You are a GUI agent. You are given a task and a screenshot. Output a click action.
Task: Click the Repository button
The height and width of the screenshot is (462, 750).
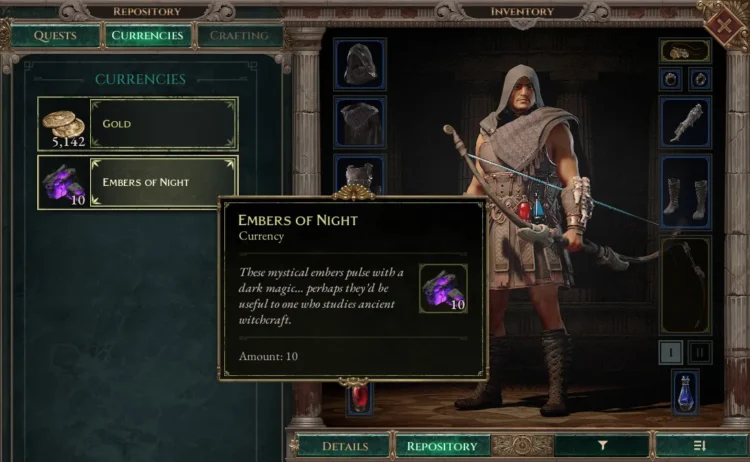(x=441, y=446)
